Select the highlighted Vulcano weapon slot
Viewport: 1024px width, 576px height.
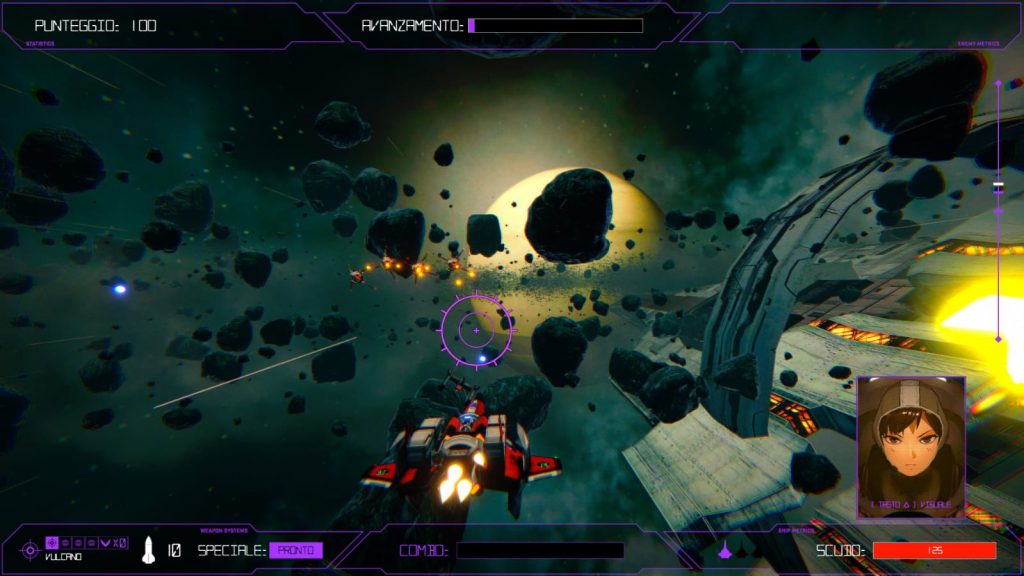click(53, 542)
